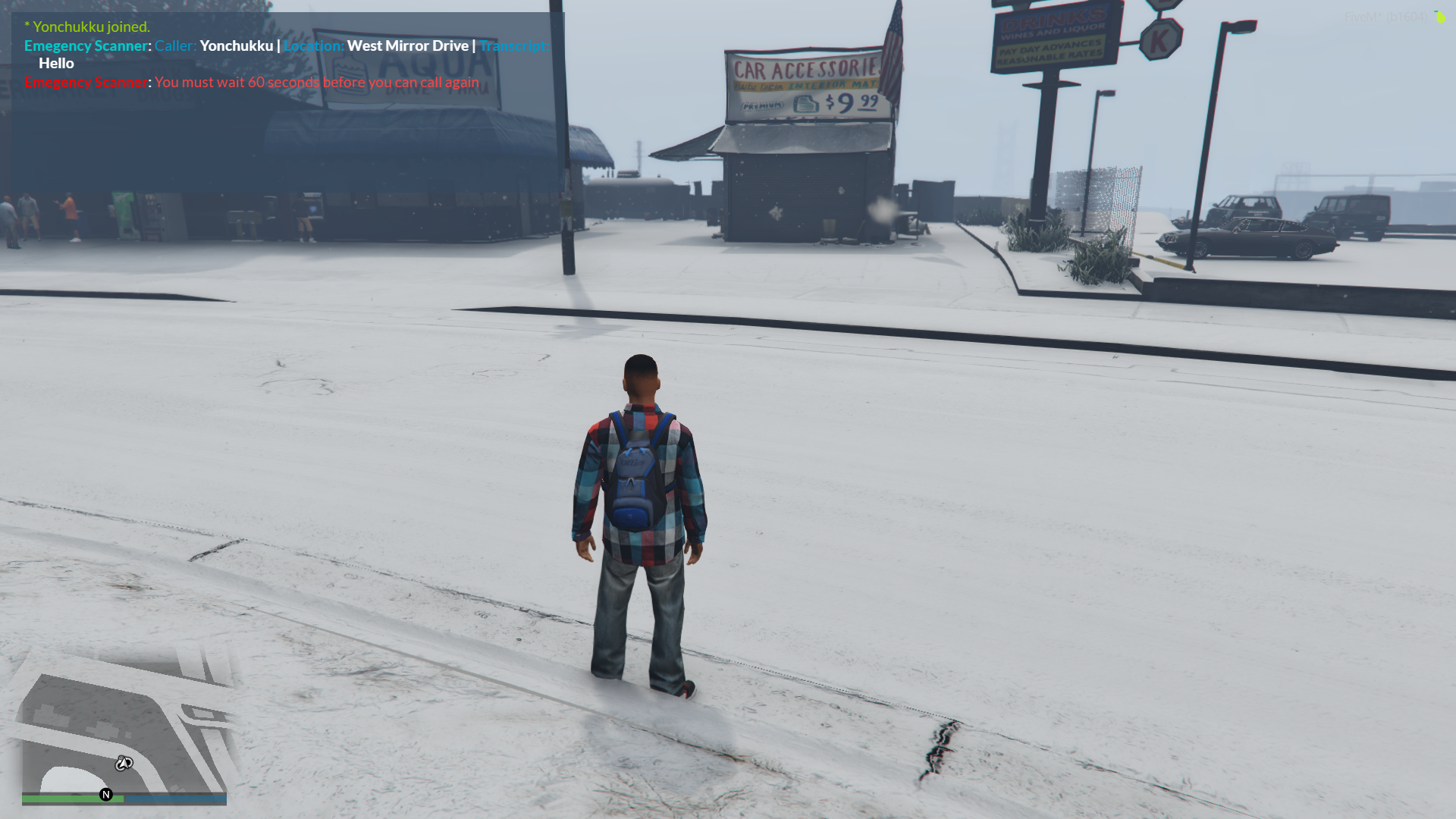Image resolution: width=1456 pixels, height=819 pixels.
Task: Click the North compass marker on the minimap
Action: coord(106,795)
